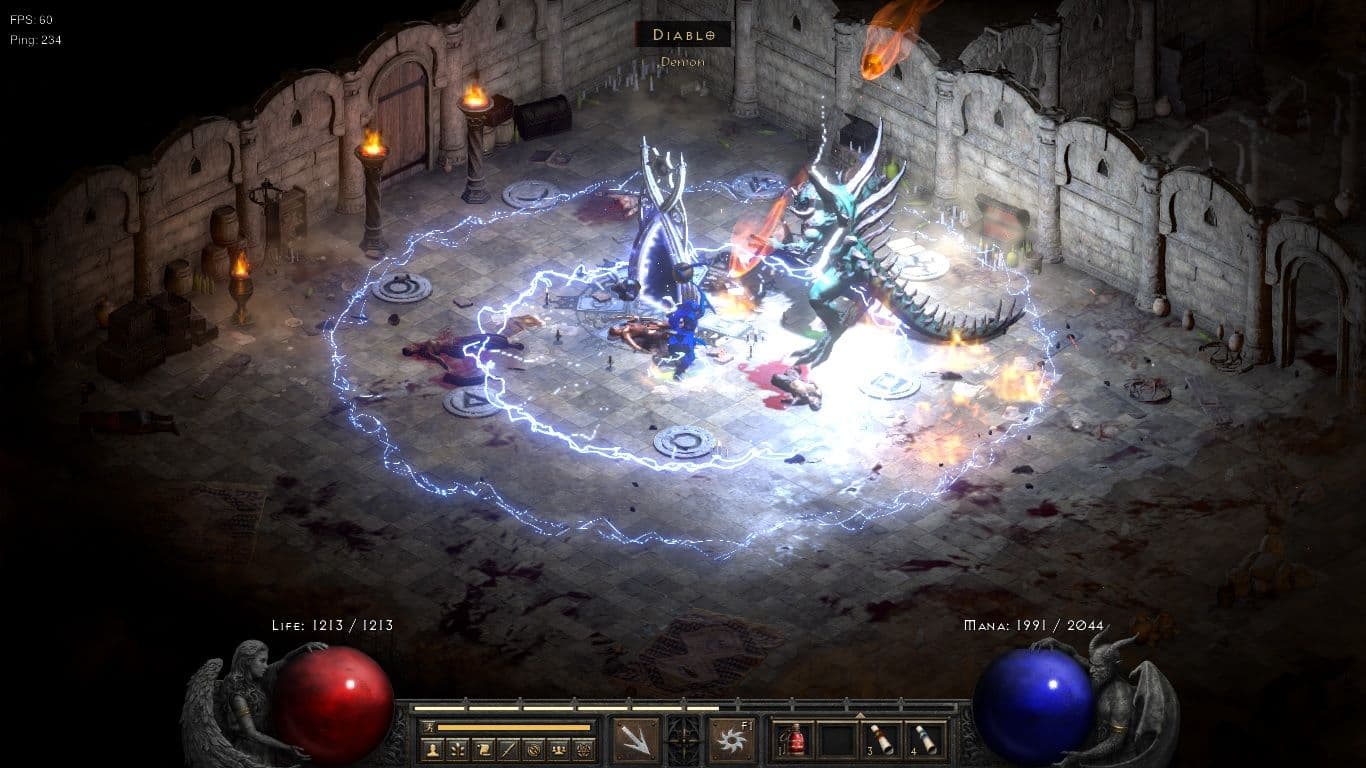
Task: Select the normal attack arrow skill slot
Action: click(635, 737)
